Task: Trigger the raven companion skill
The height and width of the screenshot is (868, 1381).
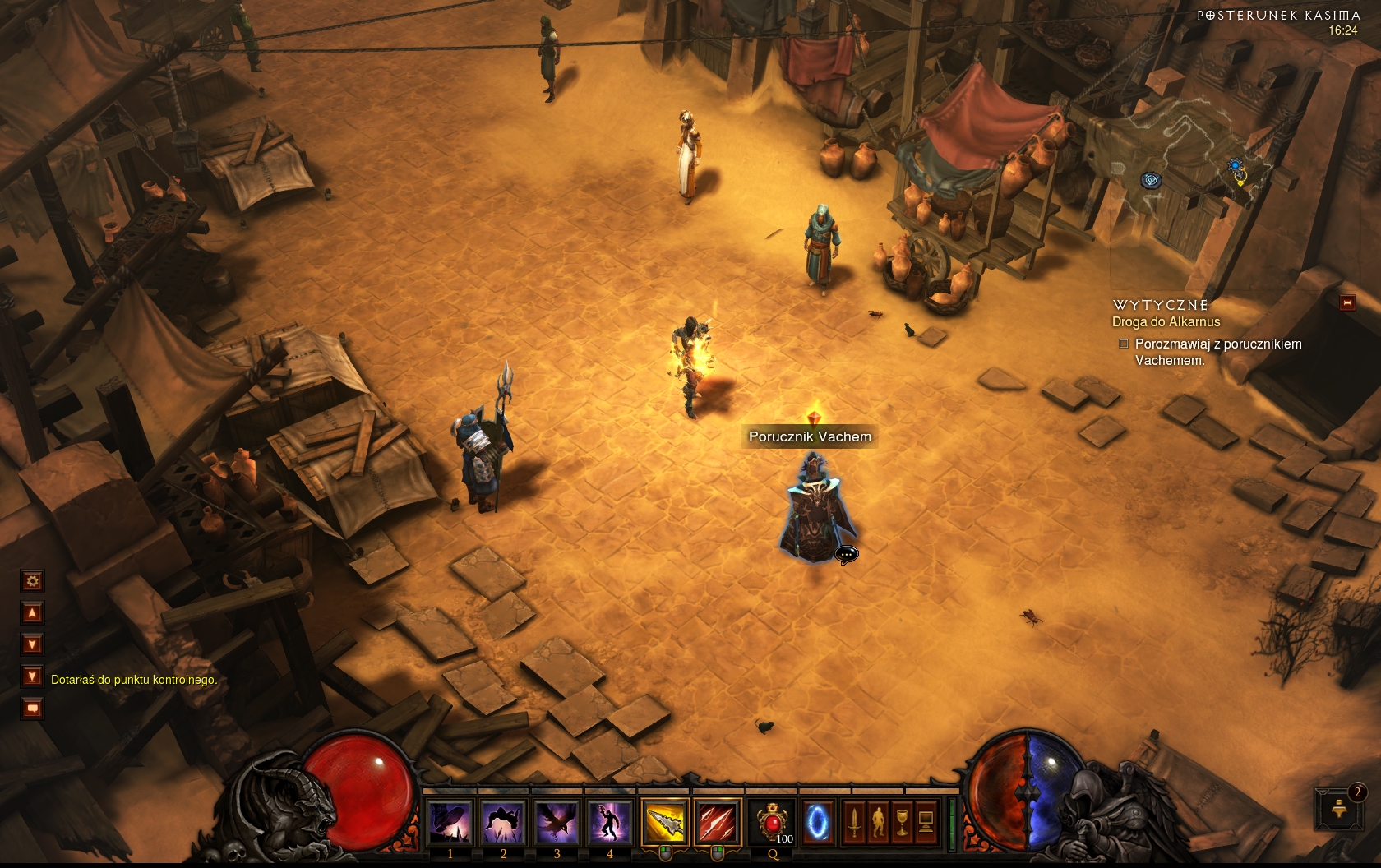Action: click(x=557, y=821)
